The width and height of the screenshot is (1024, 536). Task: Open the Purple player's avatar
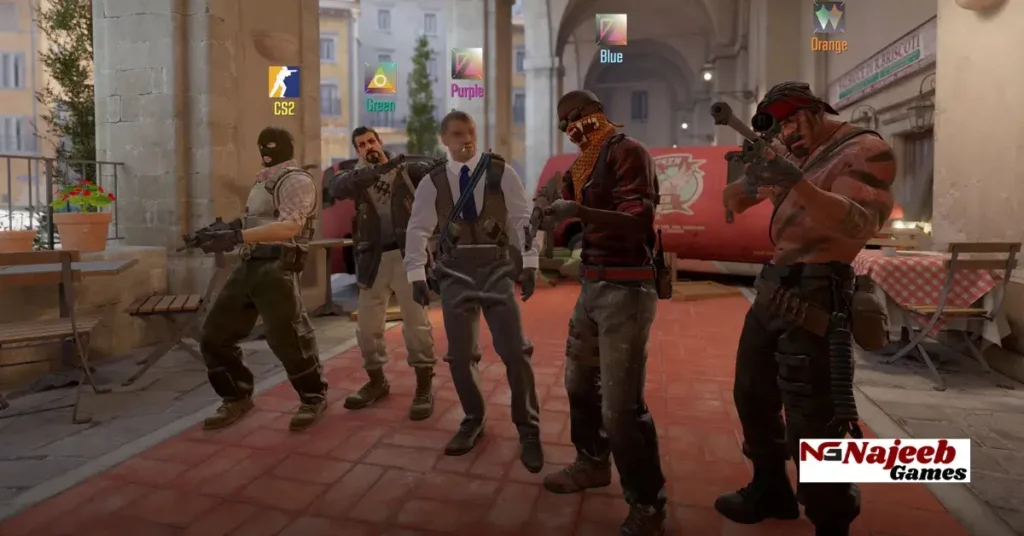click(466, 64)
